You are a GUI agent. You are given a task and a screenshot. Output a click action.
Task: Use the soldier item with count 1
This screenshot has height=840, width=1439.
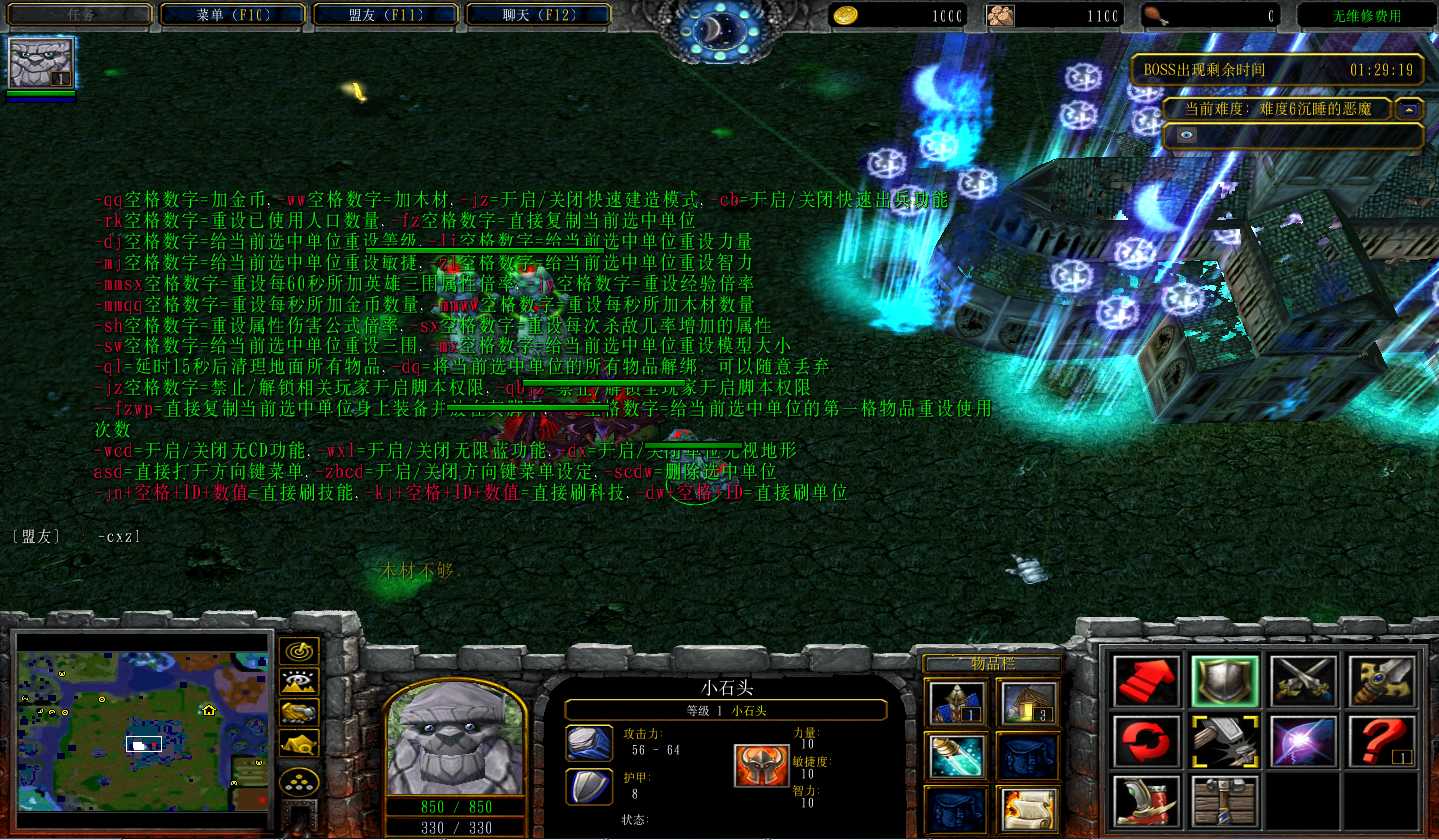point(956,702)
